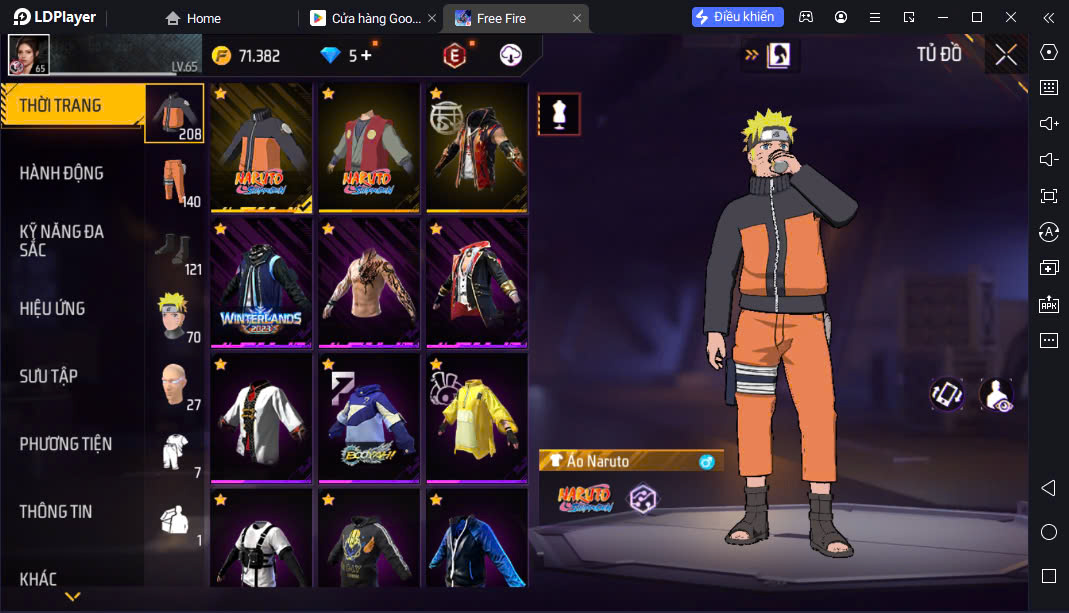Screen dimensions: 1069x613
Task: Open the Naruto head subcategory
Action: [175, 315]
